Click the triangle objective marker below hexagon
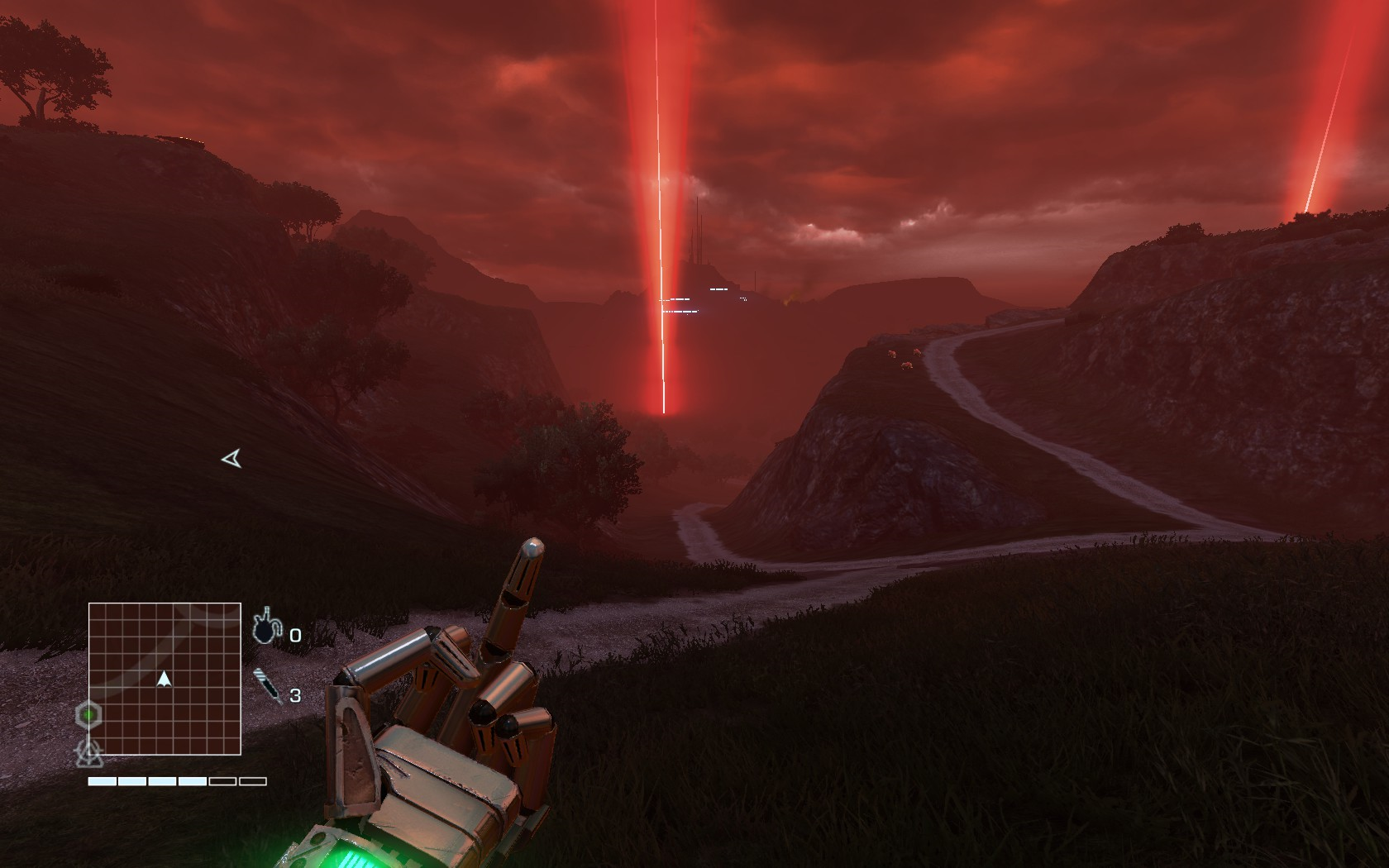Viewport: 1389px width, 868px height. point(88,751)
